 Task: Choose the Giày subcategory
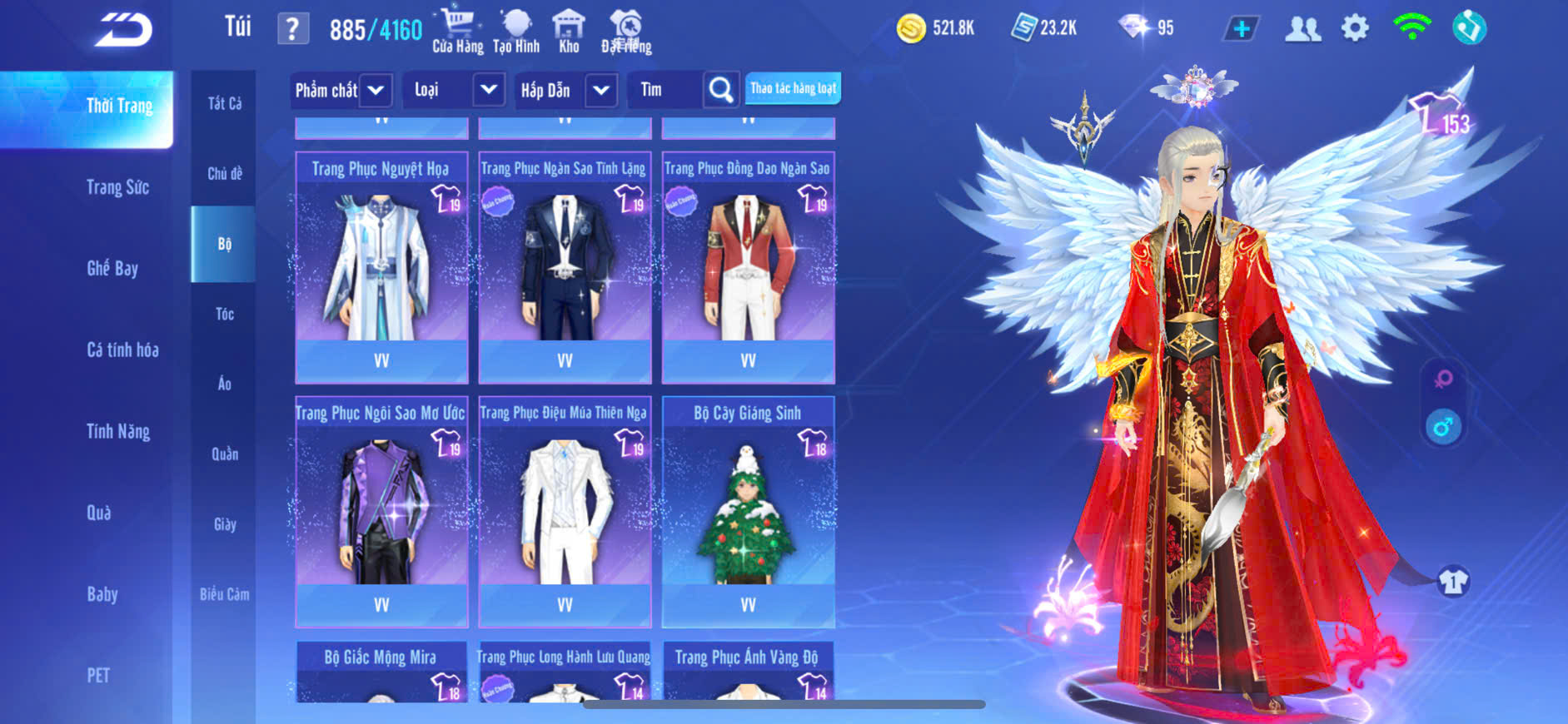click(x=224, y=524)
